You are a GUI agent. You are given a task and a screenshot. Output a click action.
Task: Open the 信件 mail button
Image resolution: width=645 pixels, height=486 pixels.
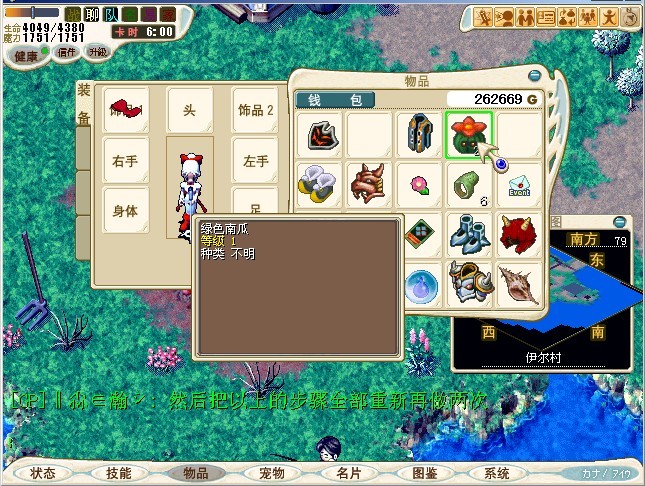[66, 52]
